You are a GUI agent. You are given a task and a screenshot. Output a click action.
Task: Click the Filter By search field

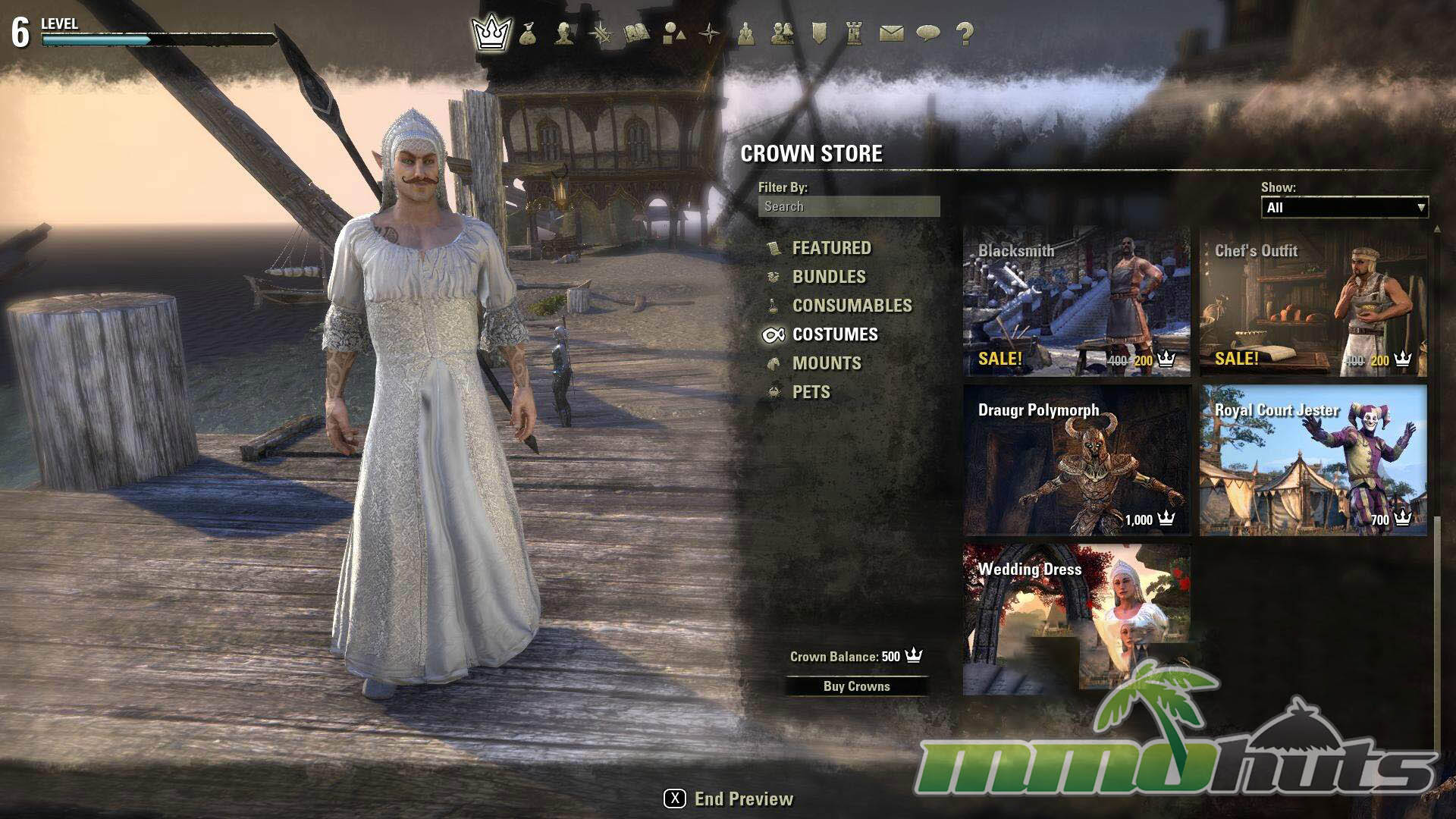[x=849, y=206]
